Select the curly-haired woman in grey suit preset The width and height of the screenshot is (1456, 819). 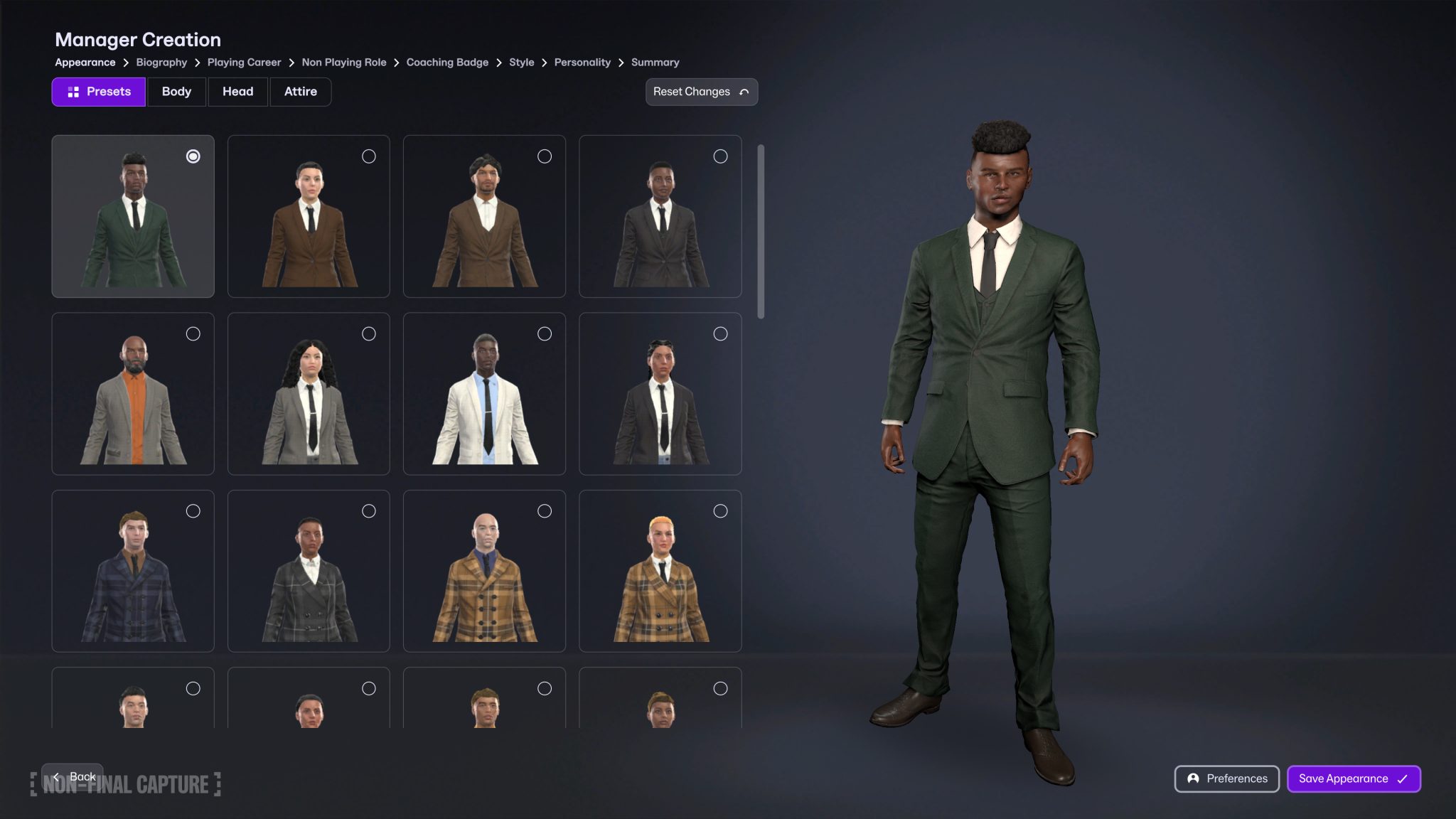pyautogui.click(x=309, y=393)
